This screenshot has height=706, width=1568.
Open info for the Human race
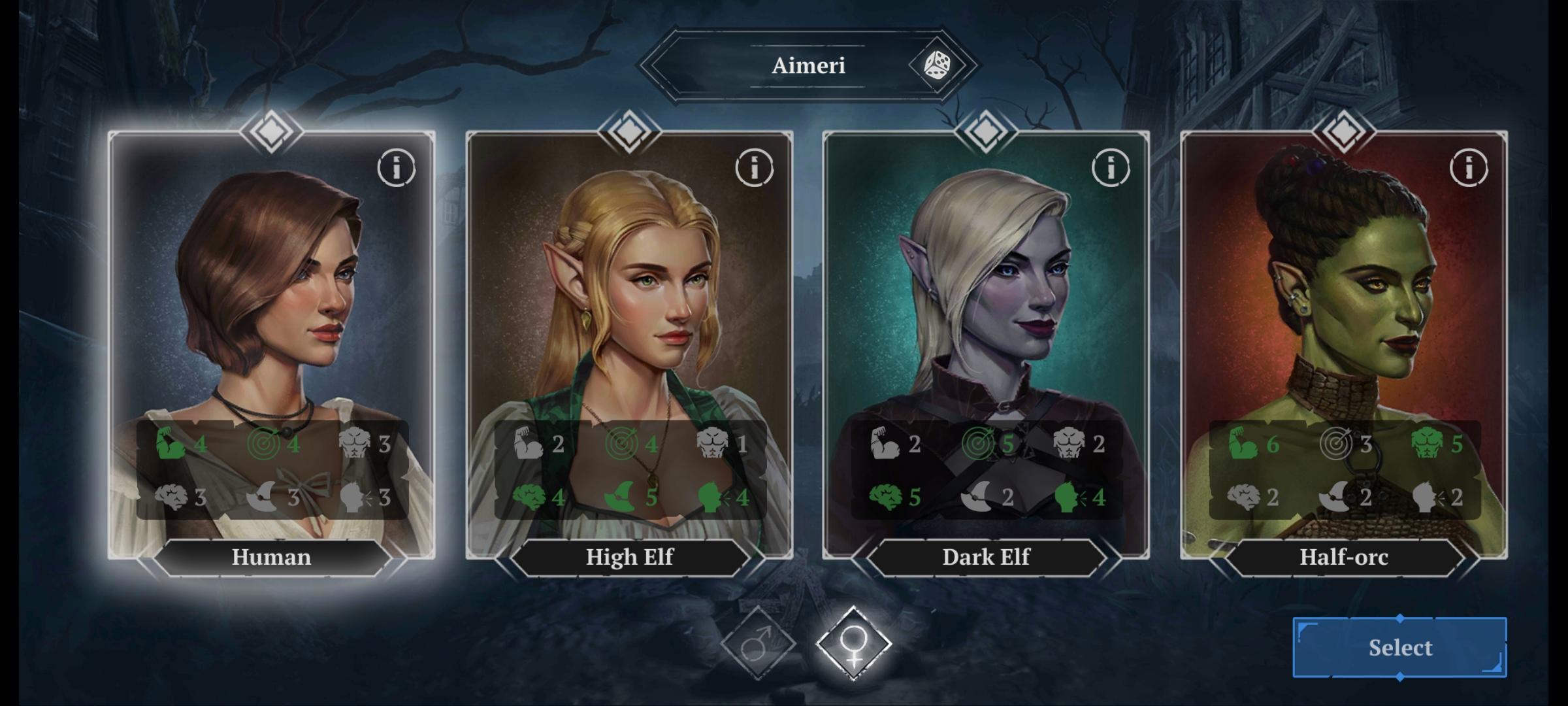396,168
